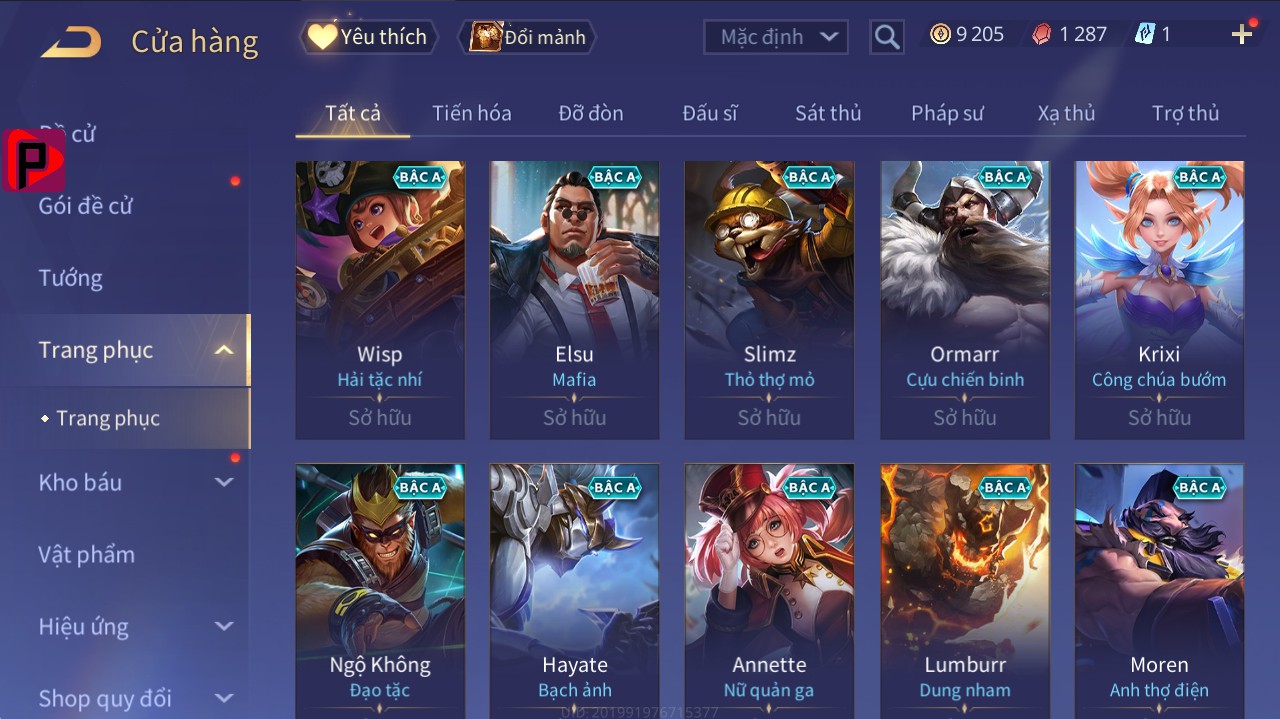Viewport: 1280px width, 719px height.
Task: Switch to the Tiến hóa tab
Action: click(x=471, y=113)
